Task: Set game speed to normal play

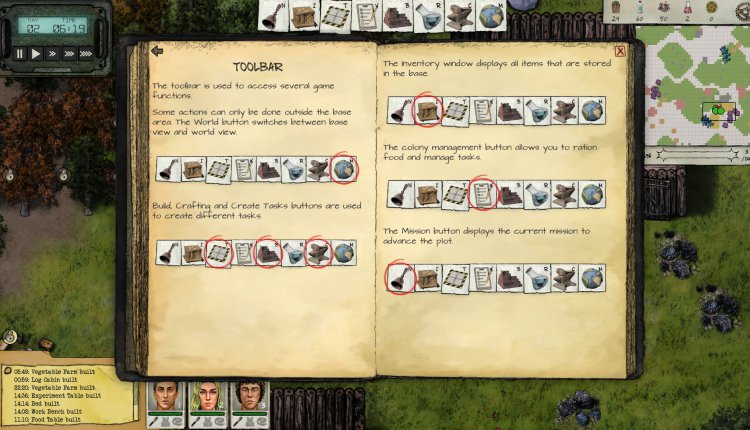Action: (x=37, y=53)
